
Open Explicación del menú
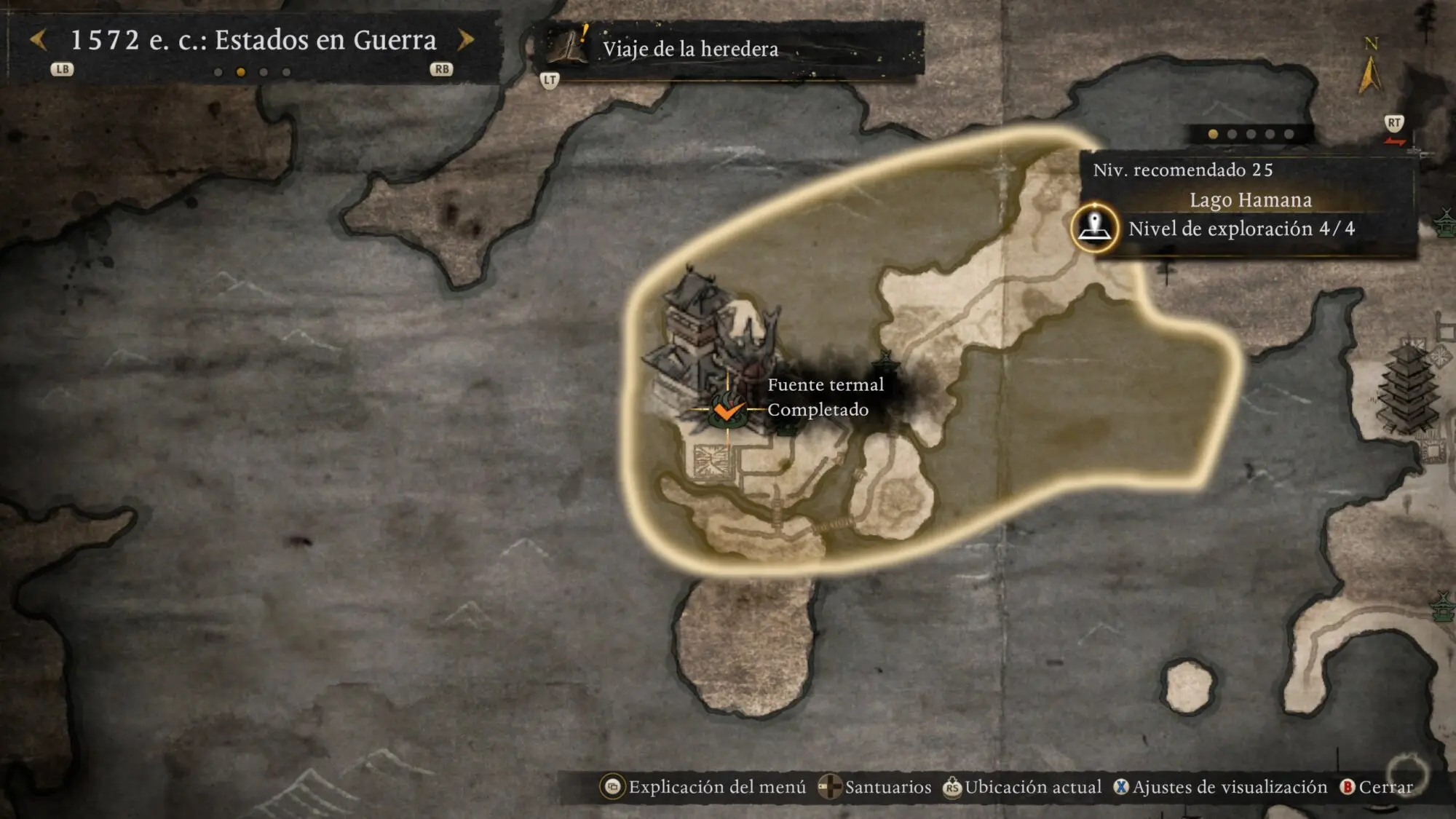tap(703, 787)
